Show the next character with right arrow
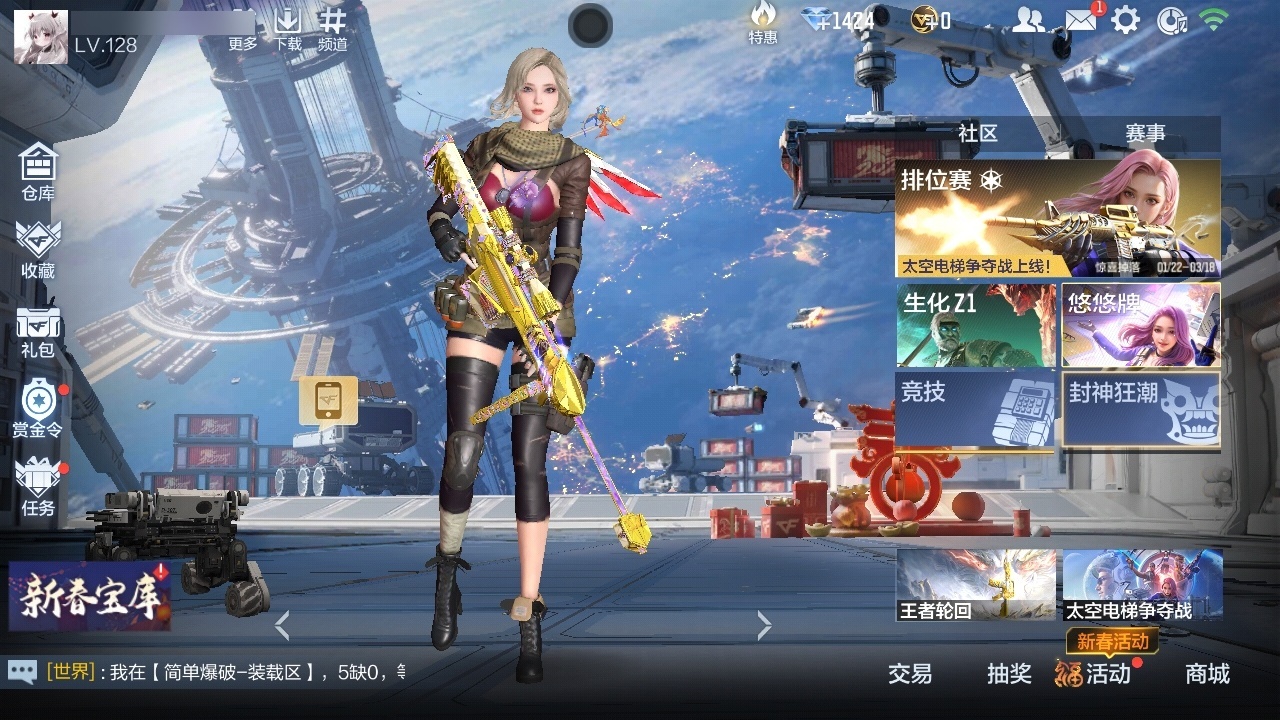The image size is (1280, 720). click(x=765, y=626)
